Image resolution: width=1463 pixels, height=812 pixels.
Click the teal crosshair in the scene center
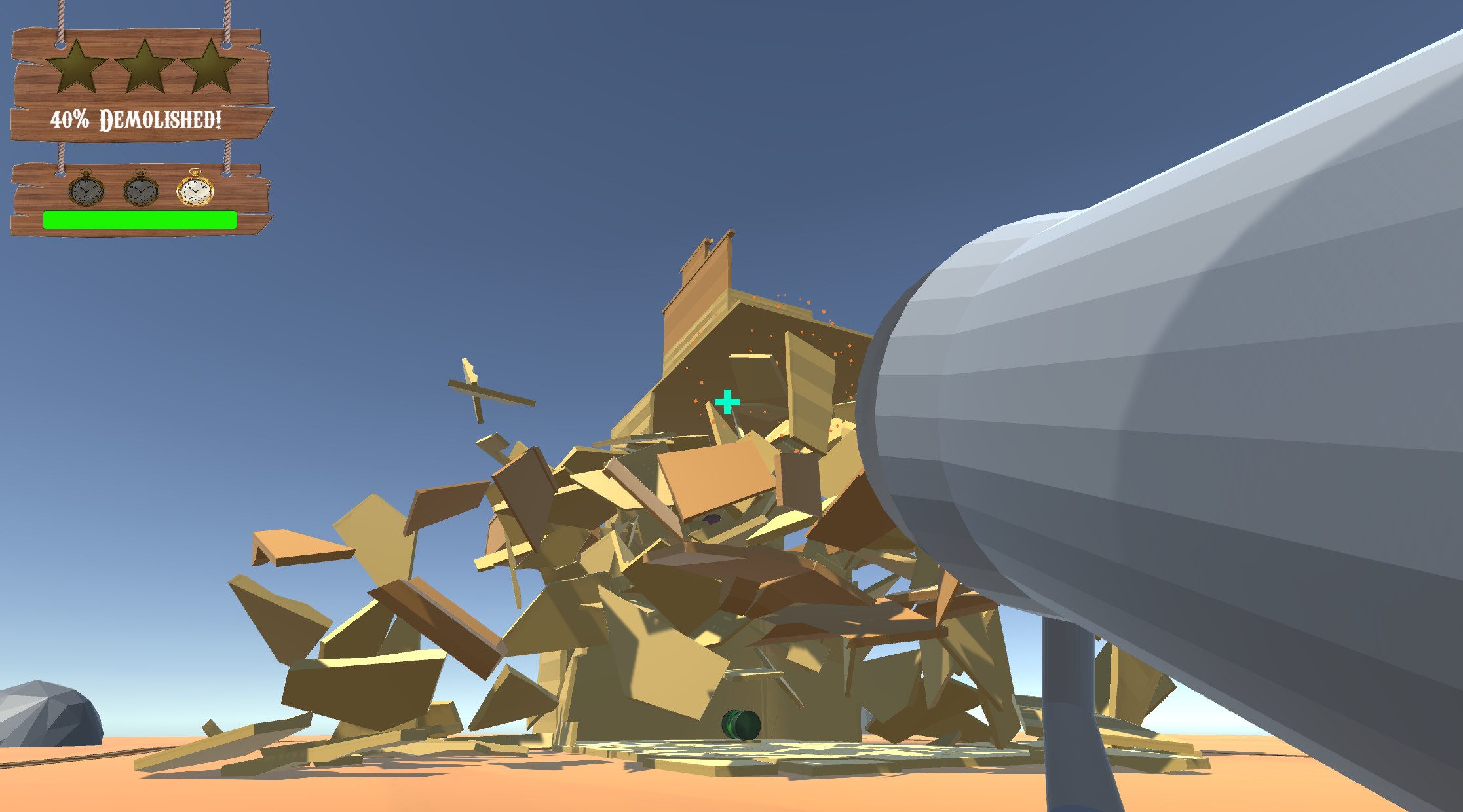coord(726,401)
